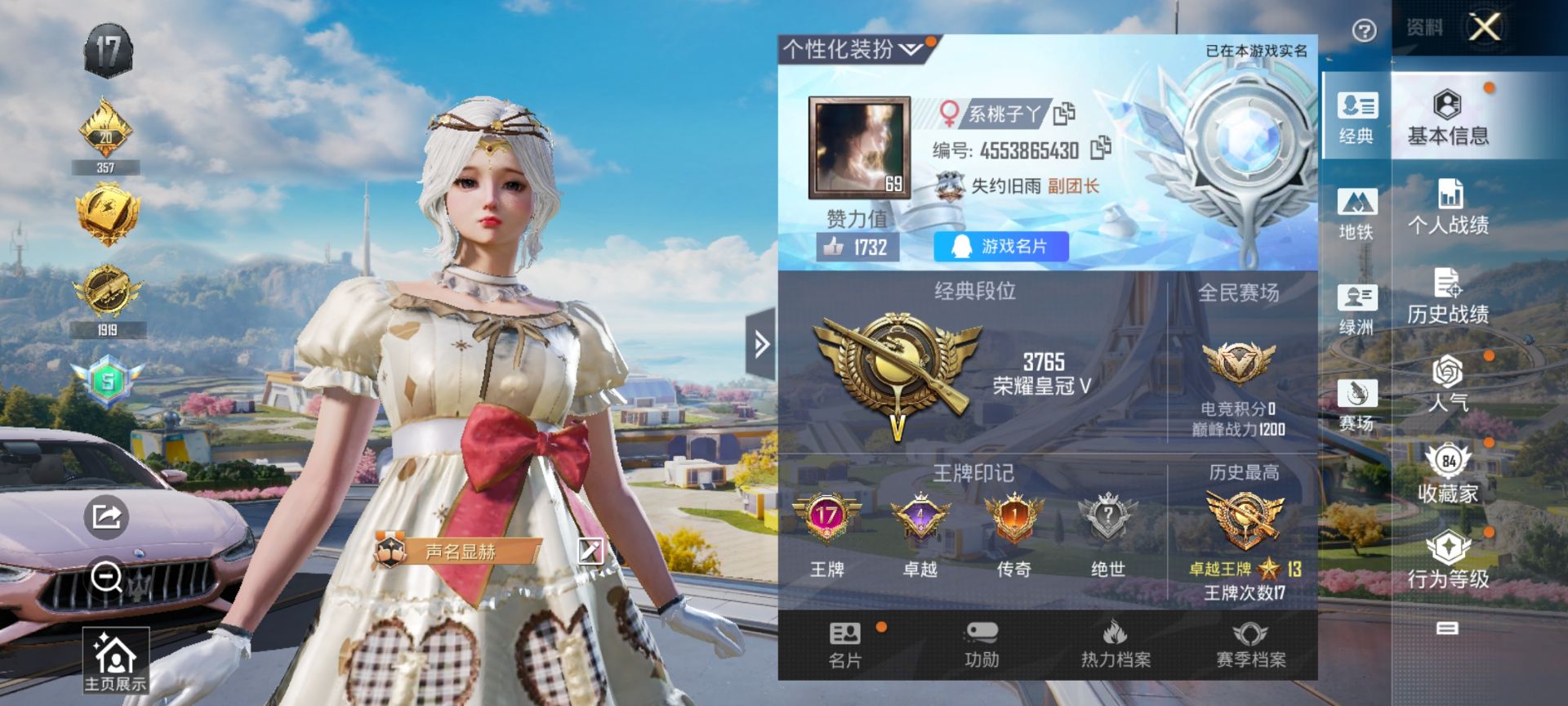
Task: Open the 主页展示 homepage showcase button
Action: [x=115, y=661]
